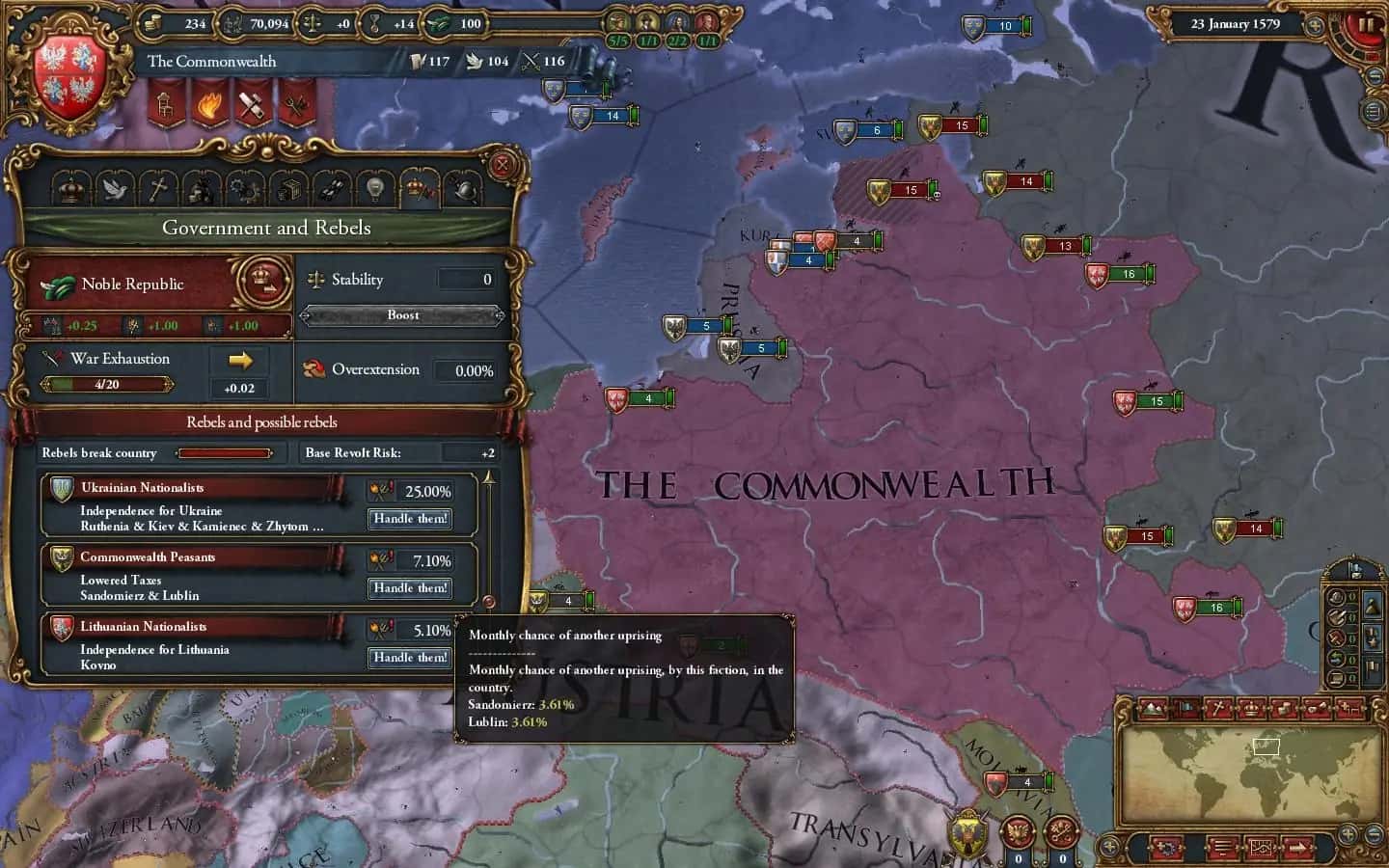This screenshot has height=868, width=1389.
Task: Click the ducats coin icon in top bar
Action: point(154,23)
